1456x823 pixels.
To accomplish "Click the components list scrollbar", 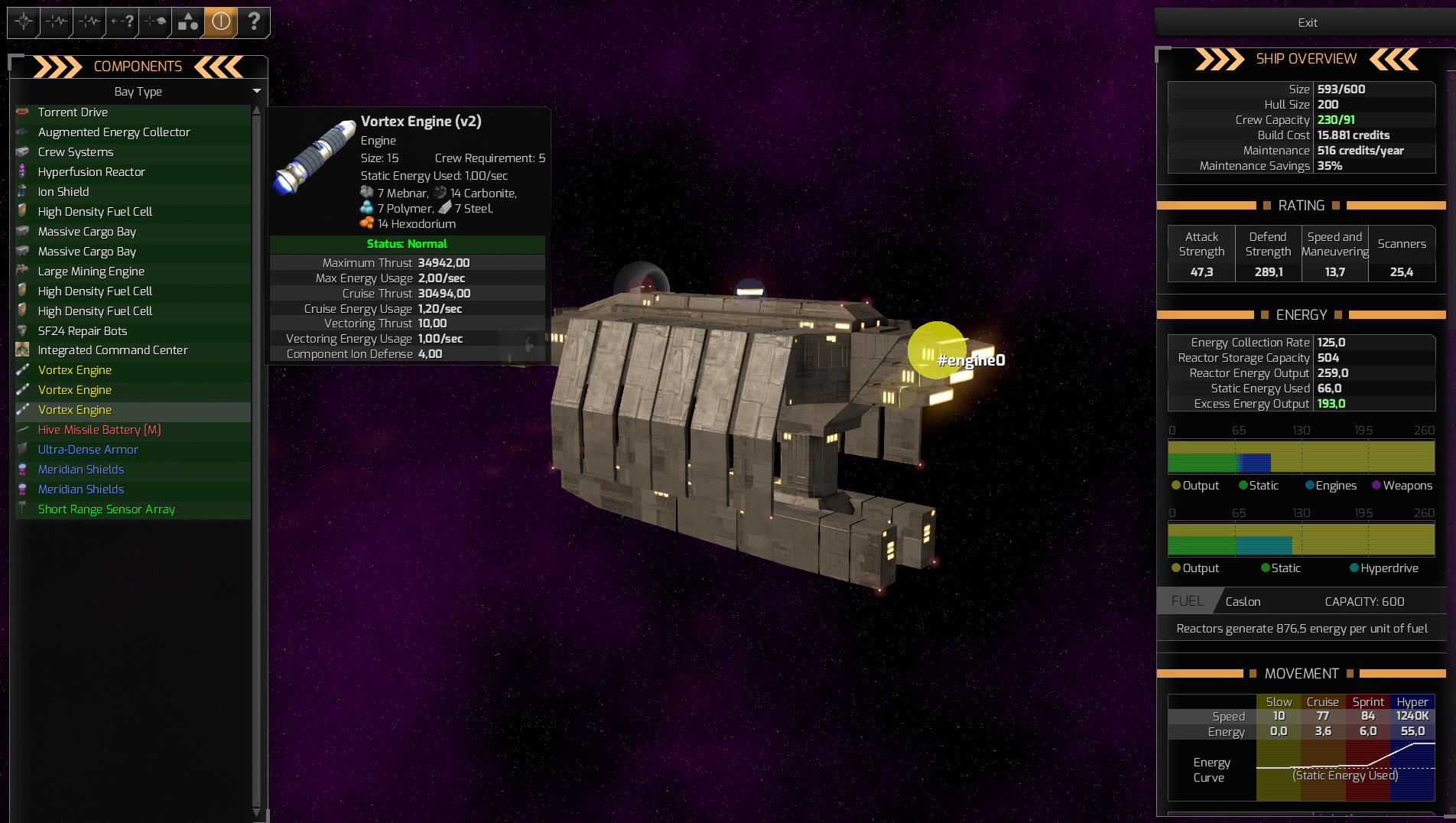I will click(258, 459).
